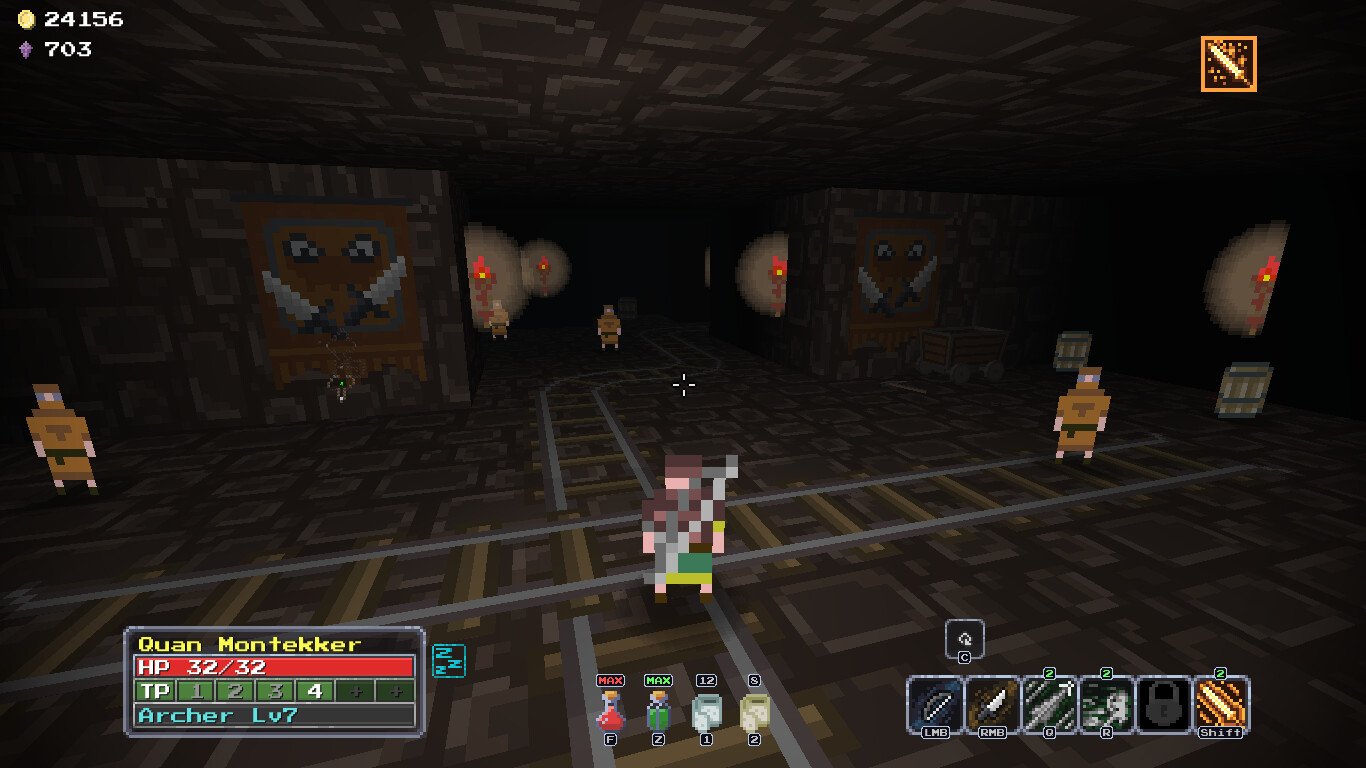Click the small slot above the skill bar
This screenshot has width=1366, height=768.
[x=965, y=639]
